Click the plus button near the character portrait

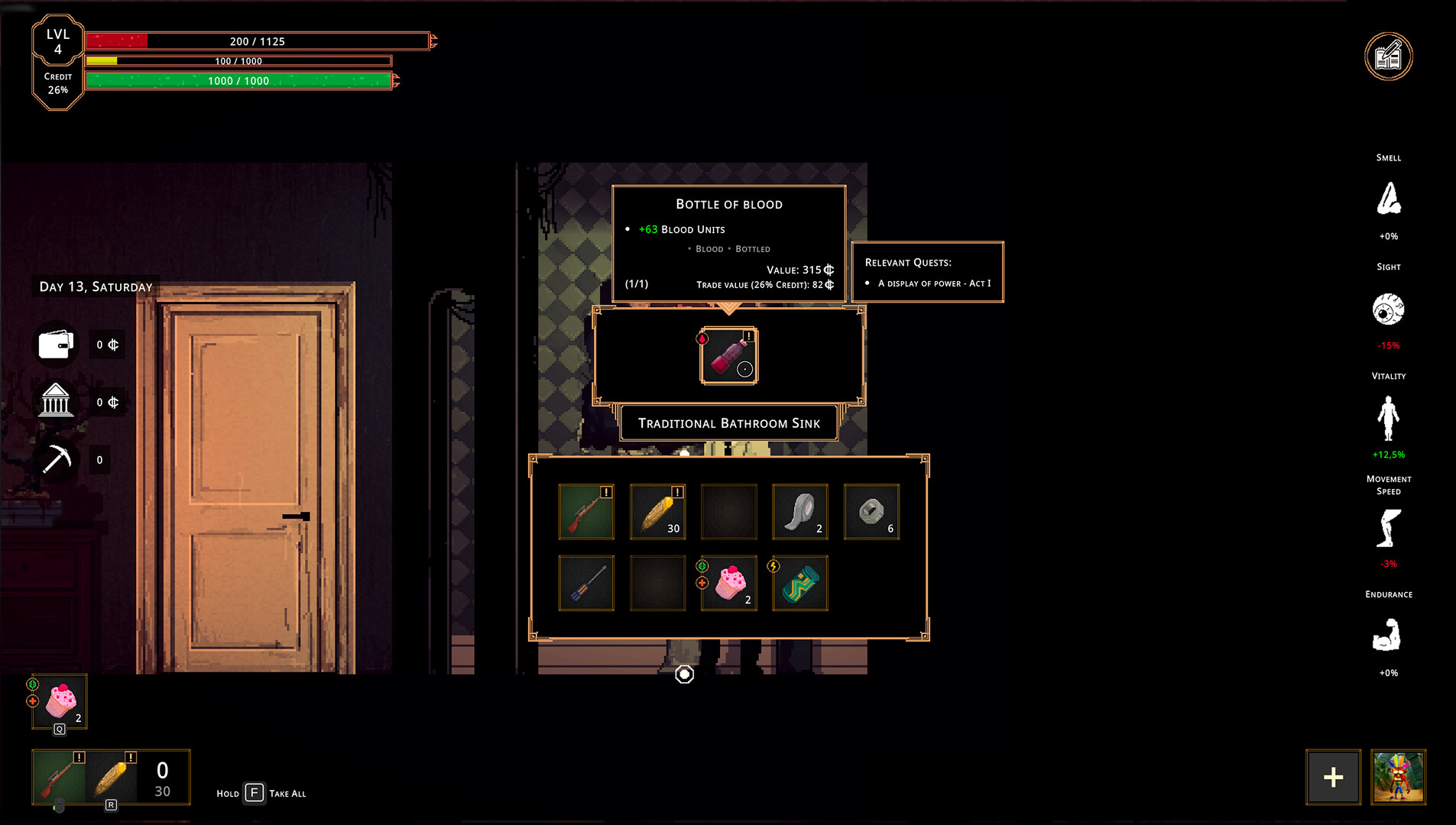(1334, 777)
